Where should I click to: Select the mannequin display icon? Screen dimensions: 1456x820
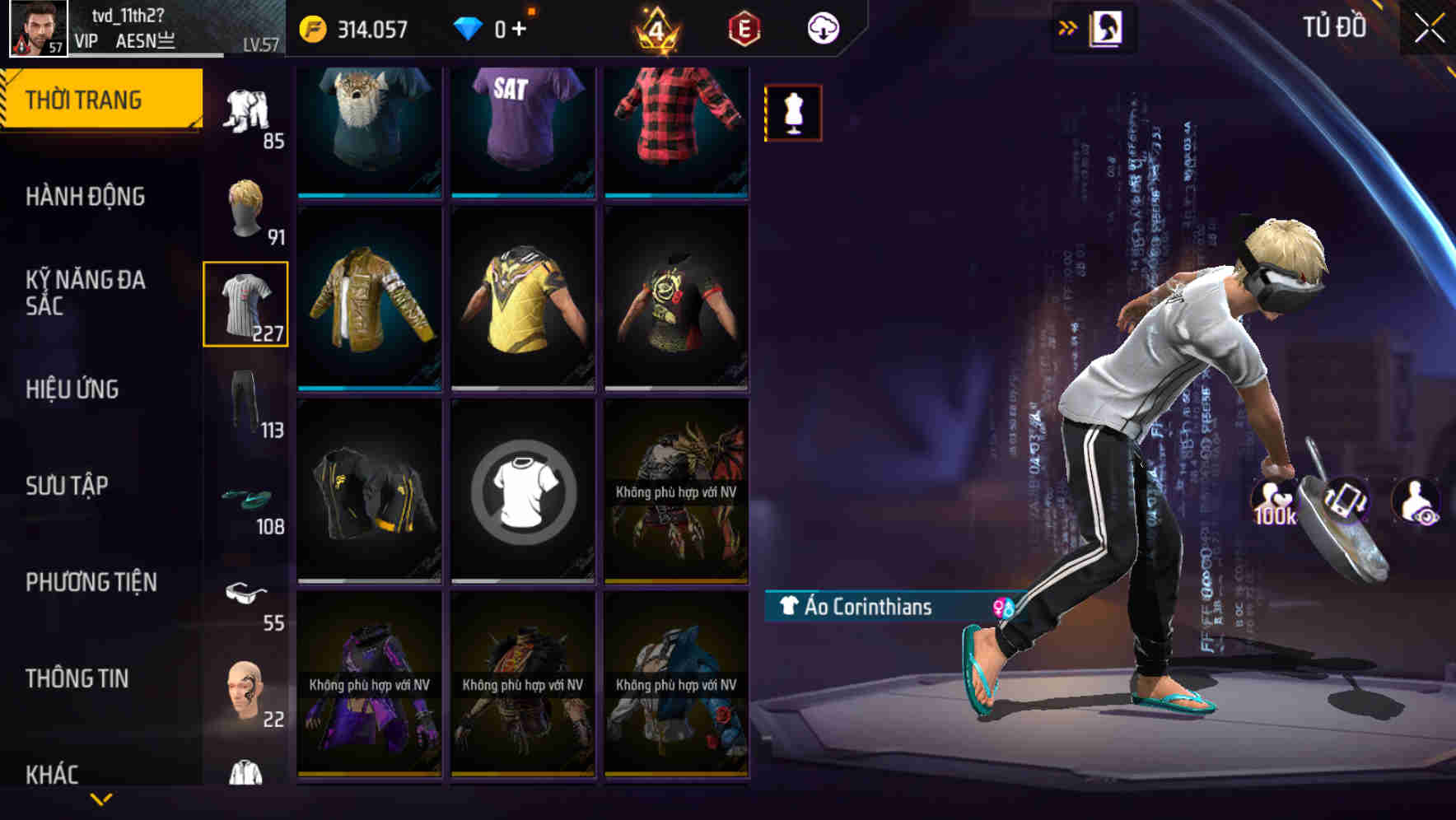coord(791,112)
